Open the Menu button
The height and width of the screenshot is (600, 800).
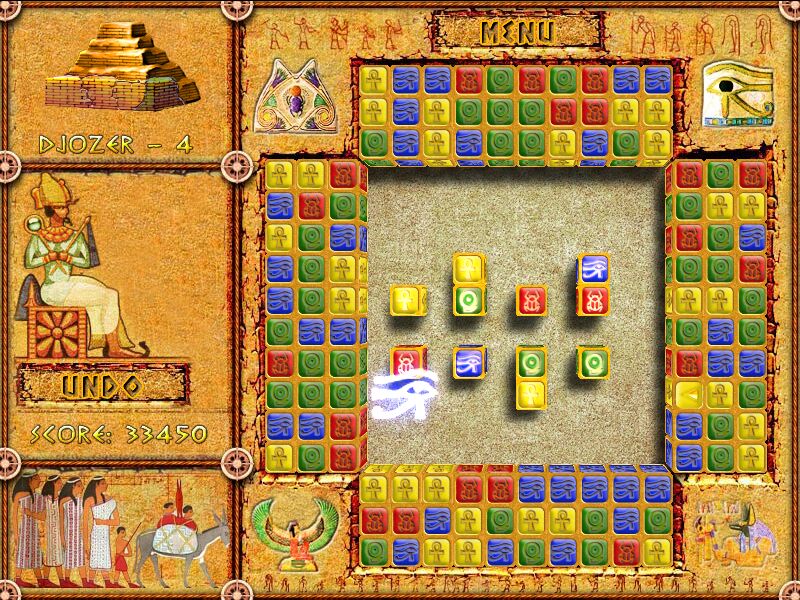517,30
